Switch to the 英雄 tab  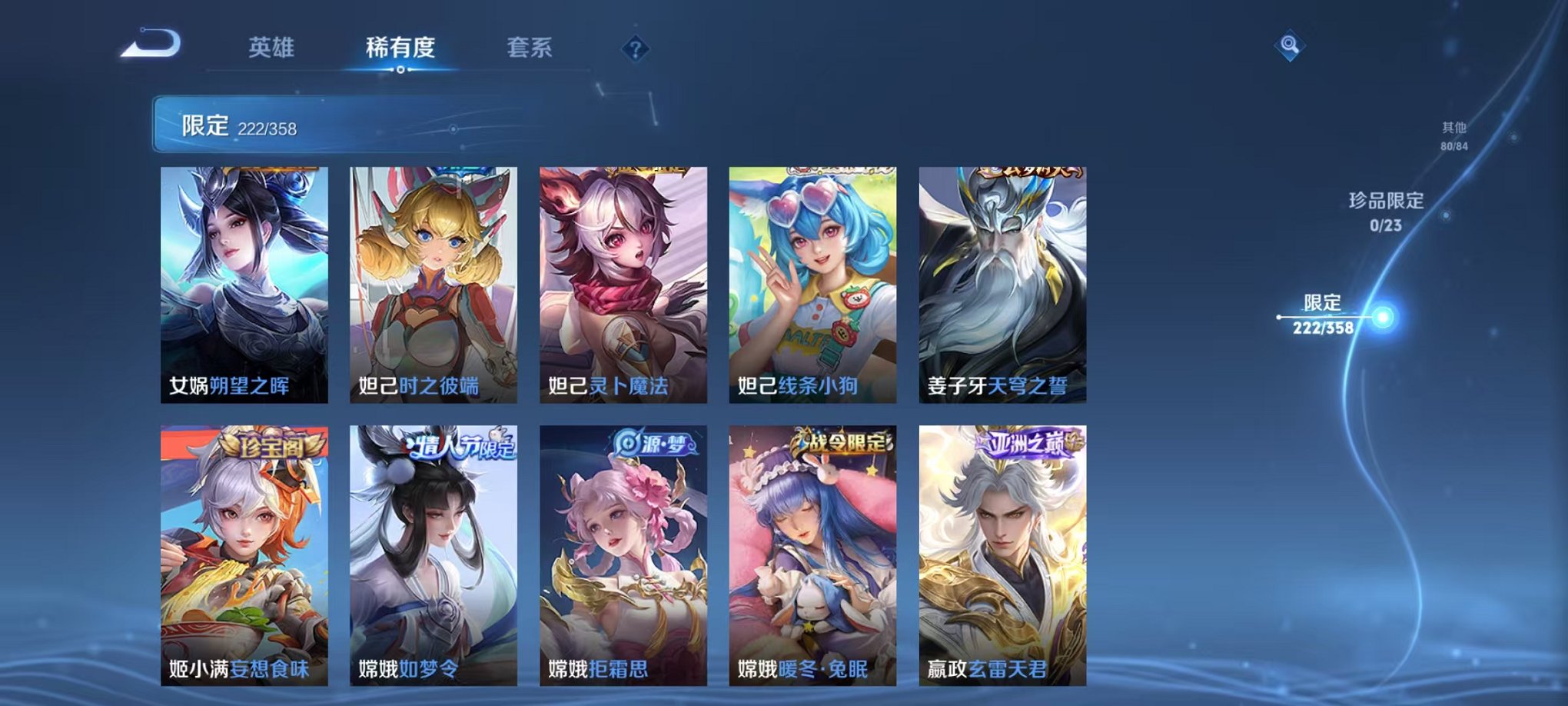tap(273, 46)
